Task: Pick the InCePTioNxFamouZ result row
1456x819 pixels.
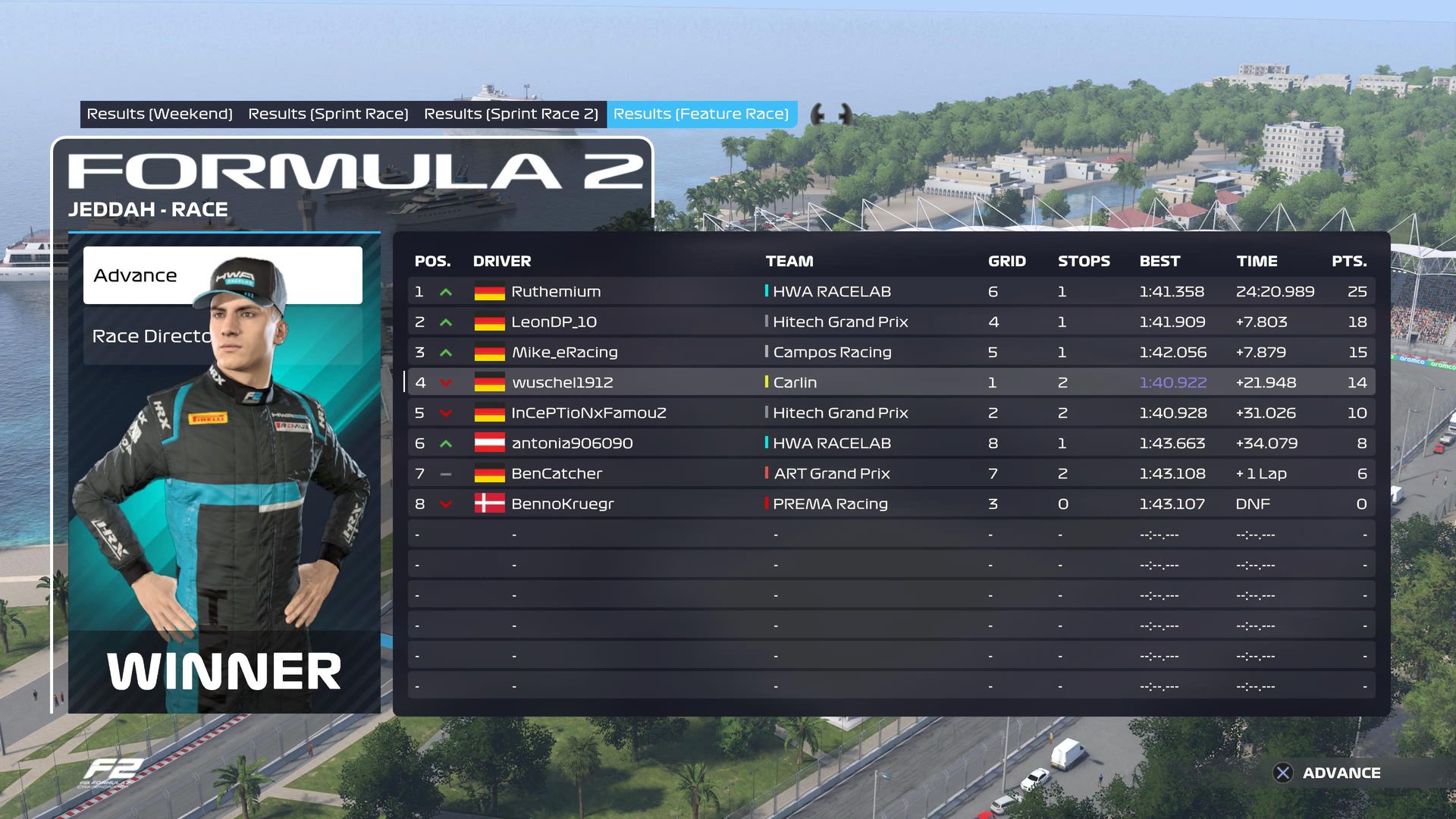Action: 890,413
